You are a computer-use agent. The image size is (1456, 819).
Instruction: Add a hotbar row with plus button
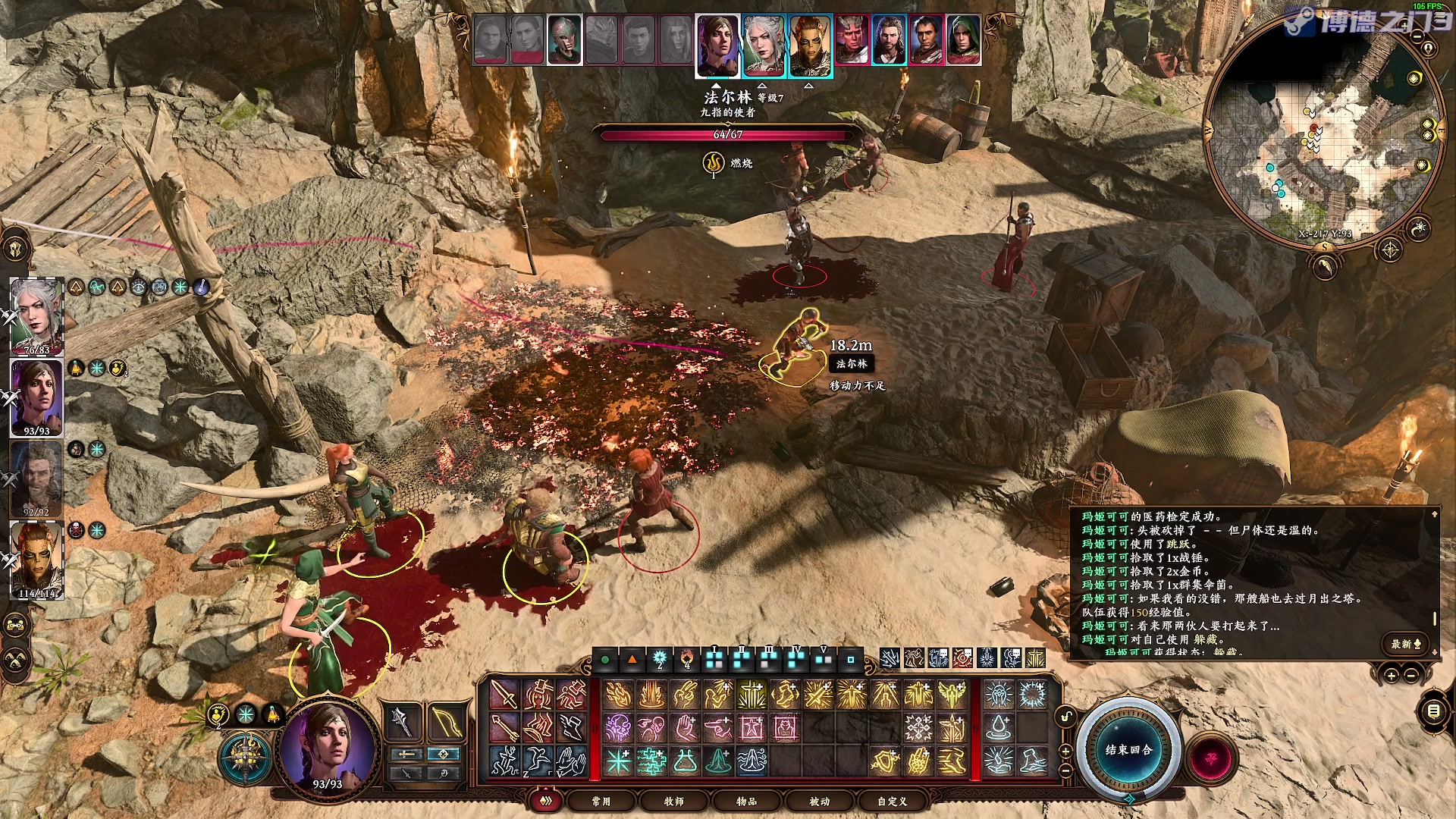click(x=1065, y=751)
